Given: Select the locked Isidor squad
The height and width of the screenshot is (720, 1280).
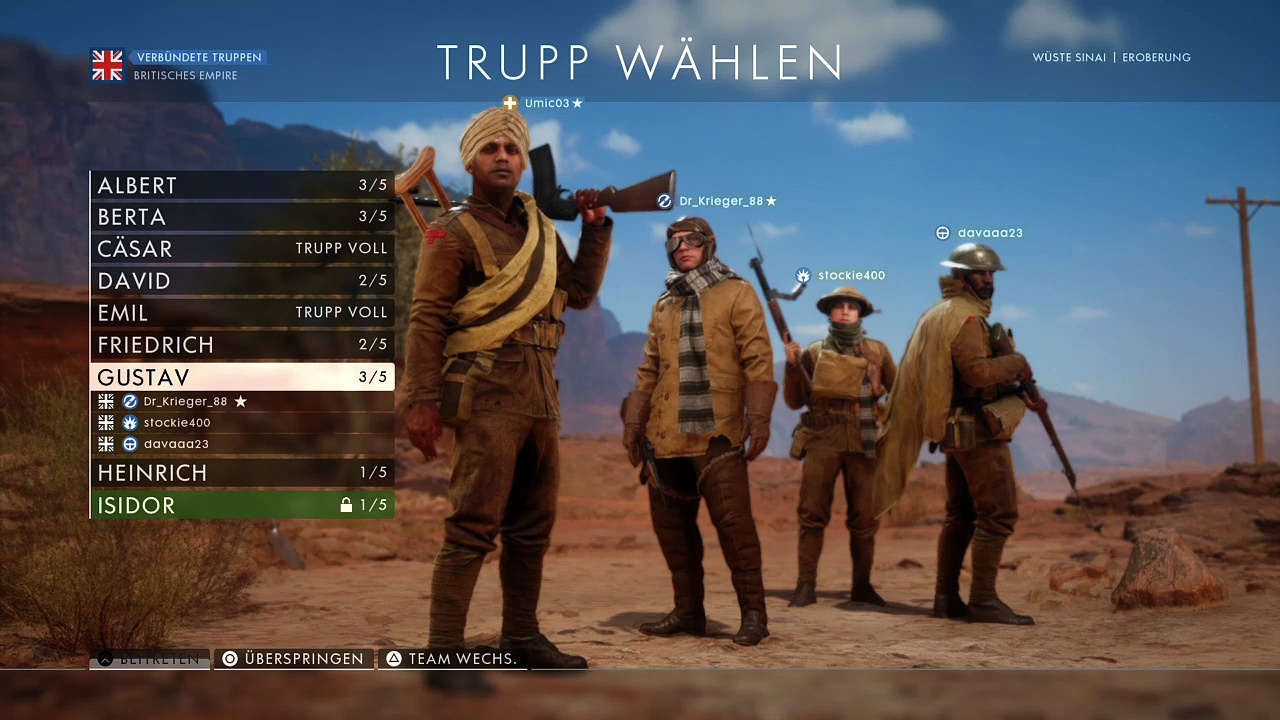Looking at the screenshot, I should (x=242, y=505).
